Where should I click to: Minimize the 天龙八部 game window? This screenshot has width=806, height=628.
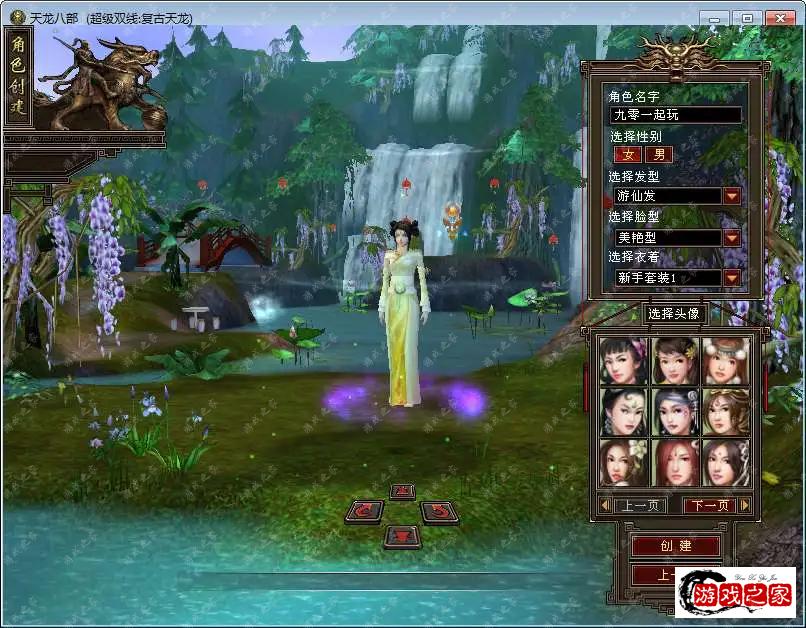[713, 18]
